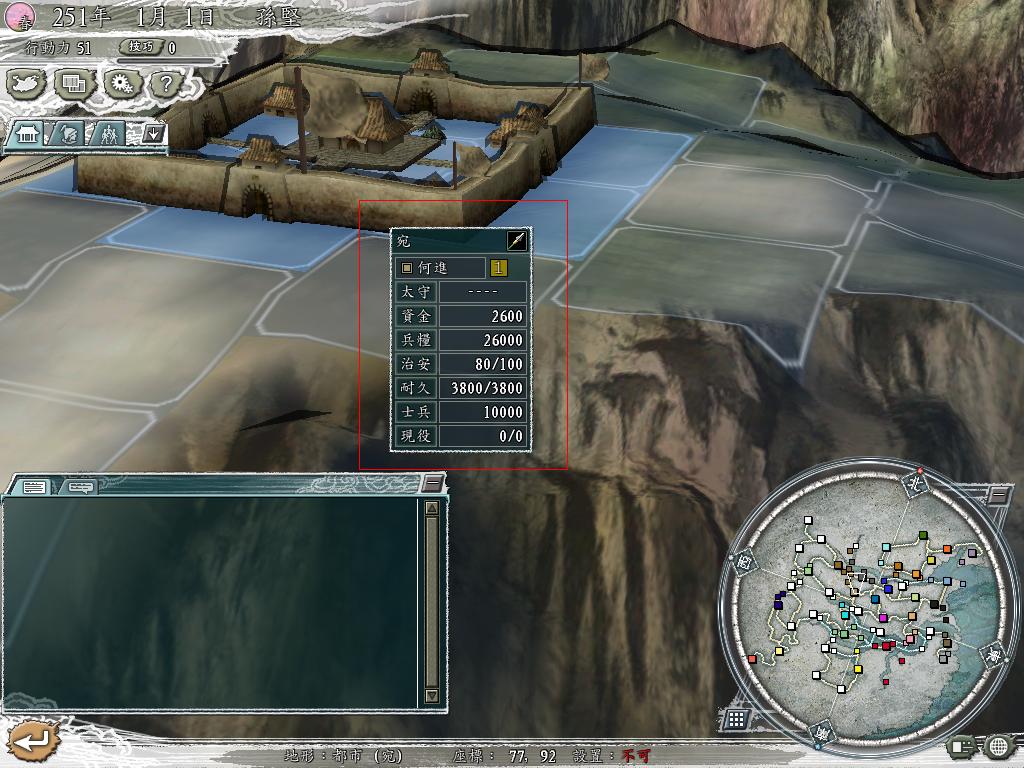Screen dimensions: 1024x768
Task: Open the gear settings button
Action: pyautogui.click(x=121, y=84)
